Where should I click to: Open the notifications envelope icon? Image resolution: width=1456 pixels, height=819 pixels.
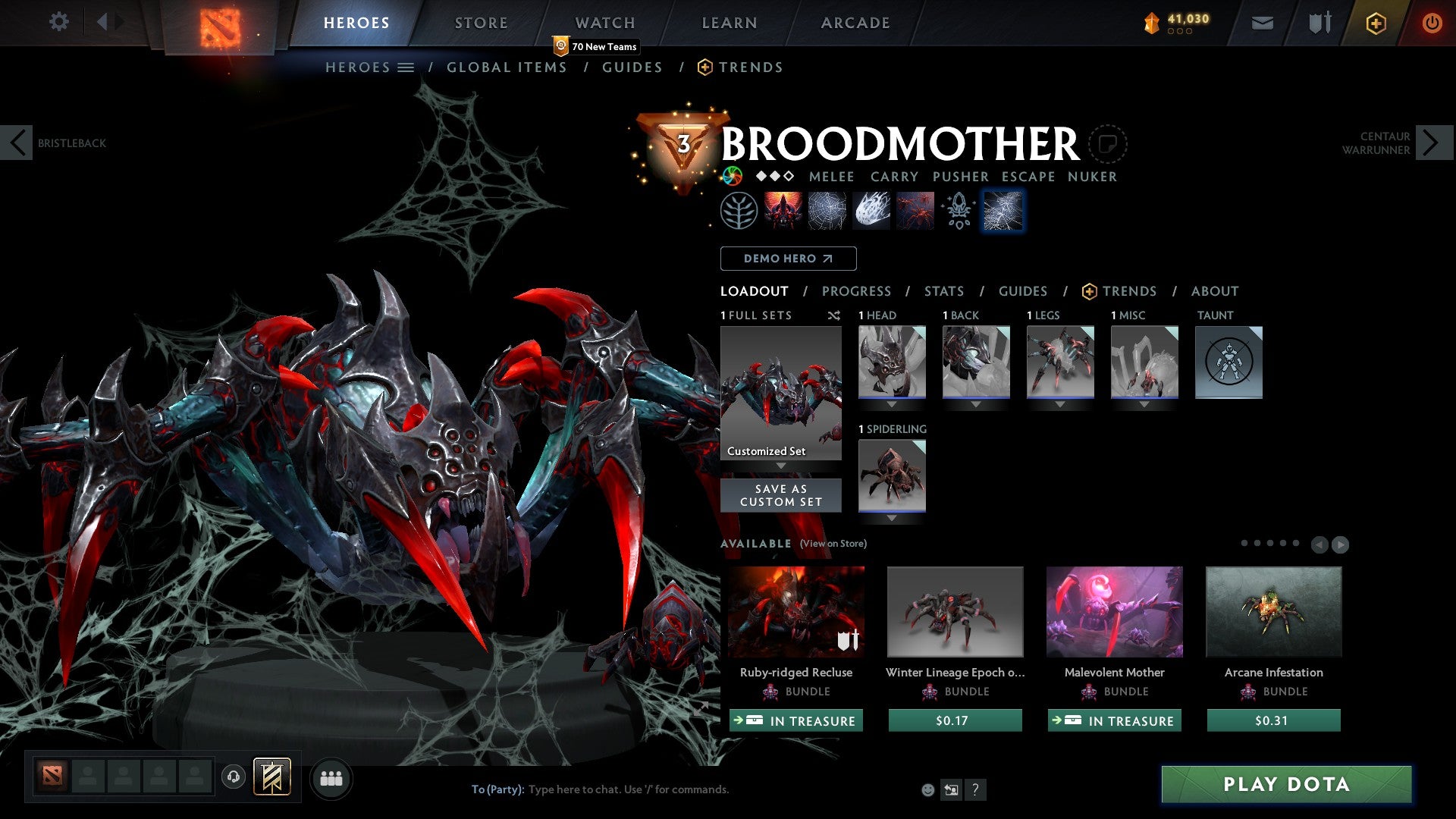[1262, 22]
